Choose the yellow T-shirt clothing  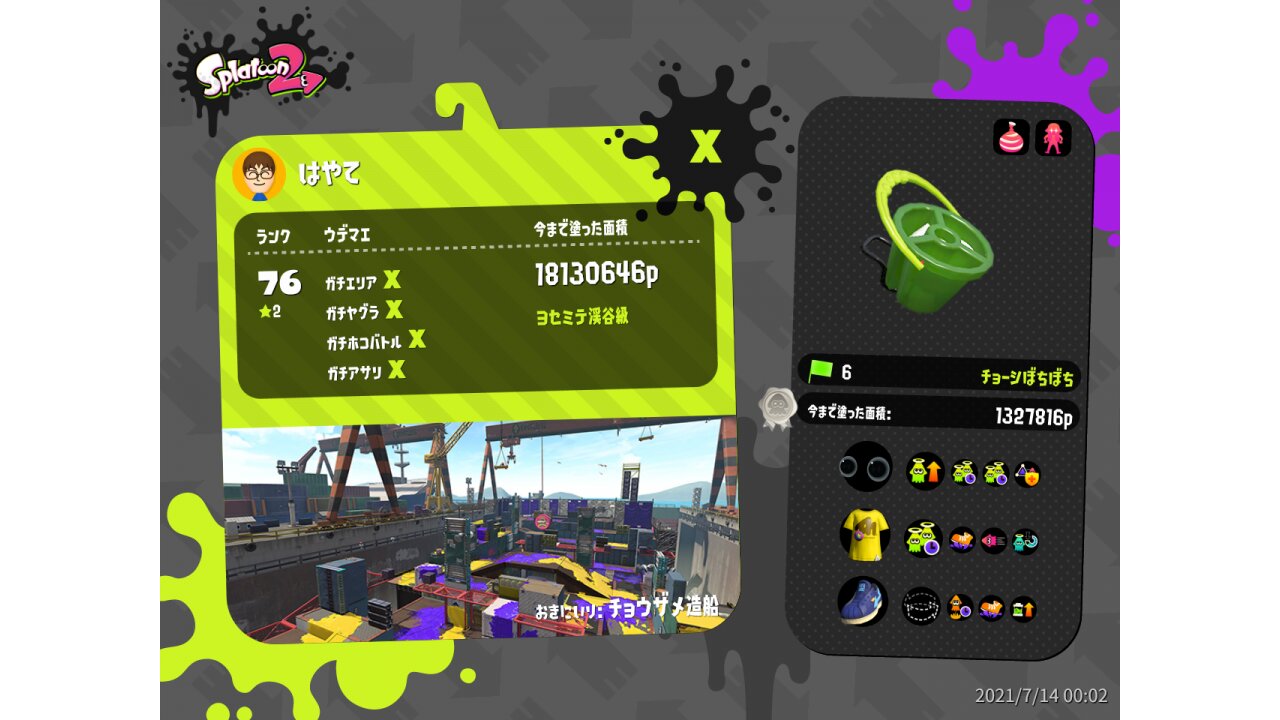point(865,534)
